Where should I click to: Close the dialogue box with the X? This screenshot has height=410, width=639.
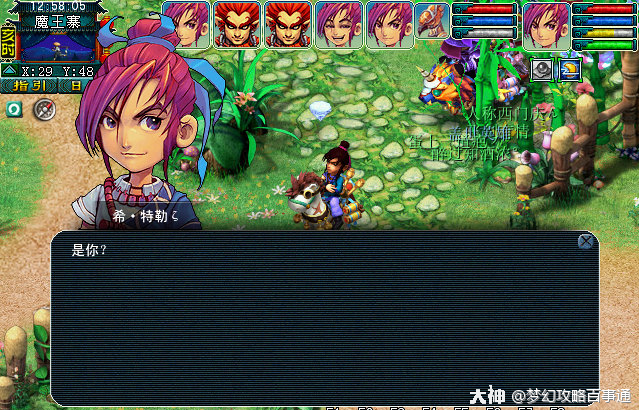pos(586,241)
